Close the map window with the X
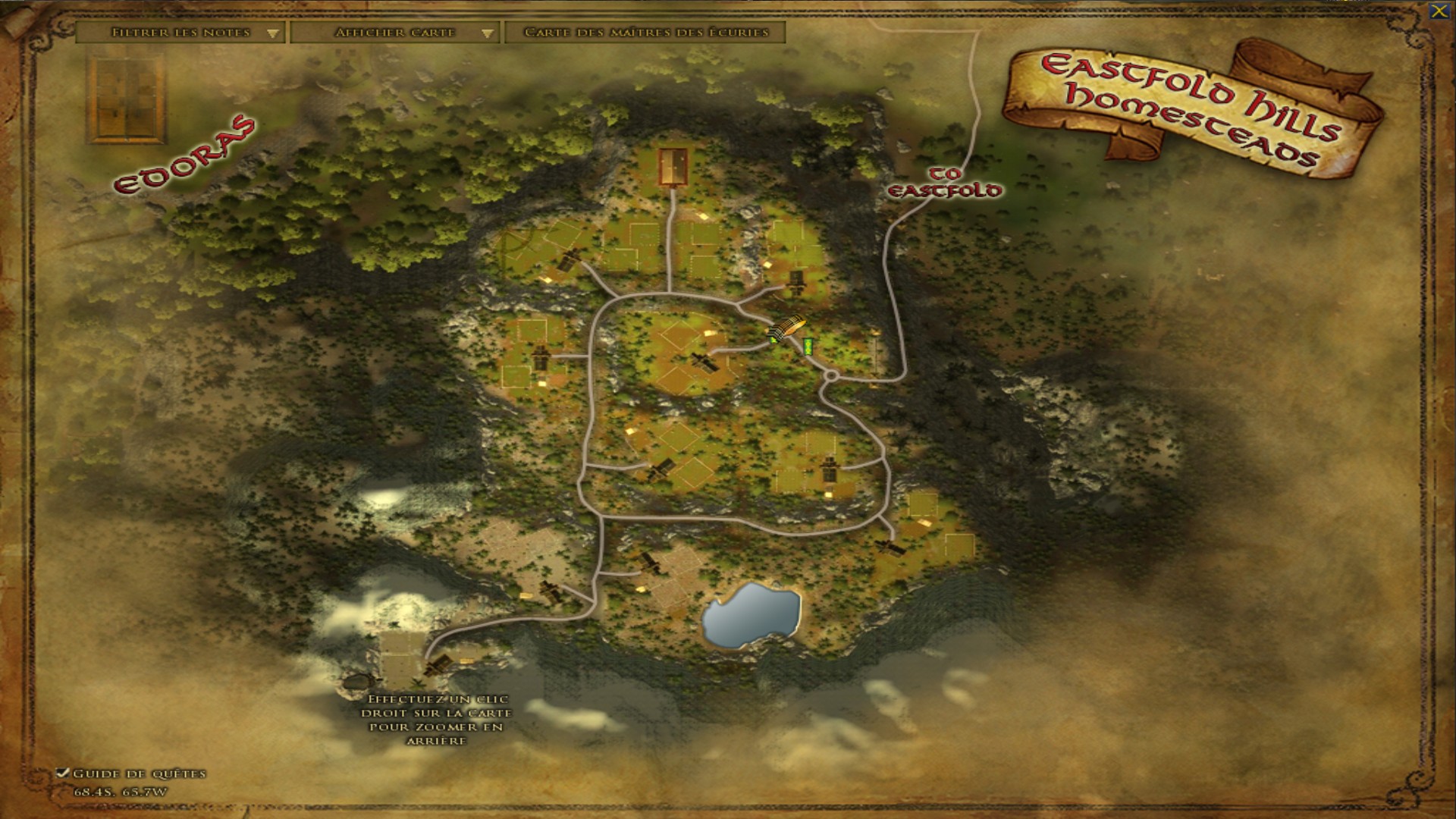 coord(1438,11)
